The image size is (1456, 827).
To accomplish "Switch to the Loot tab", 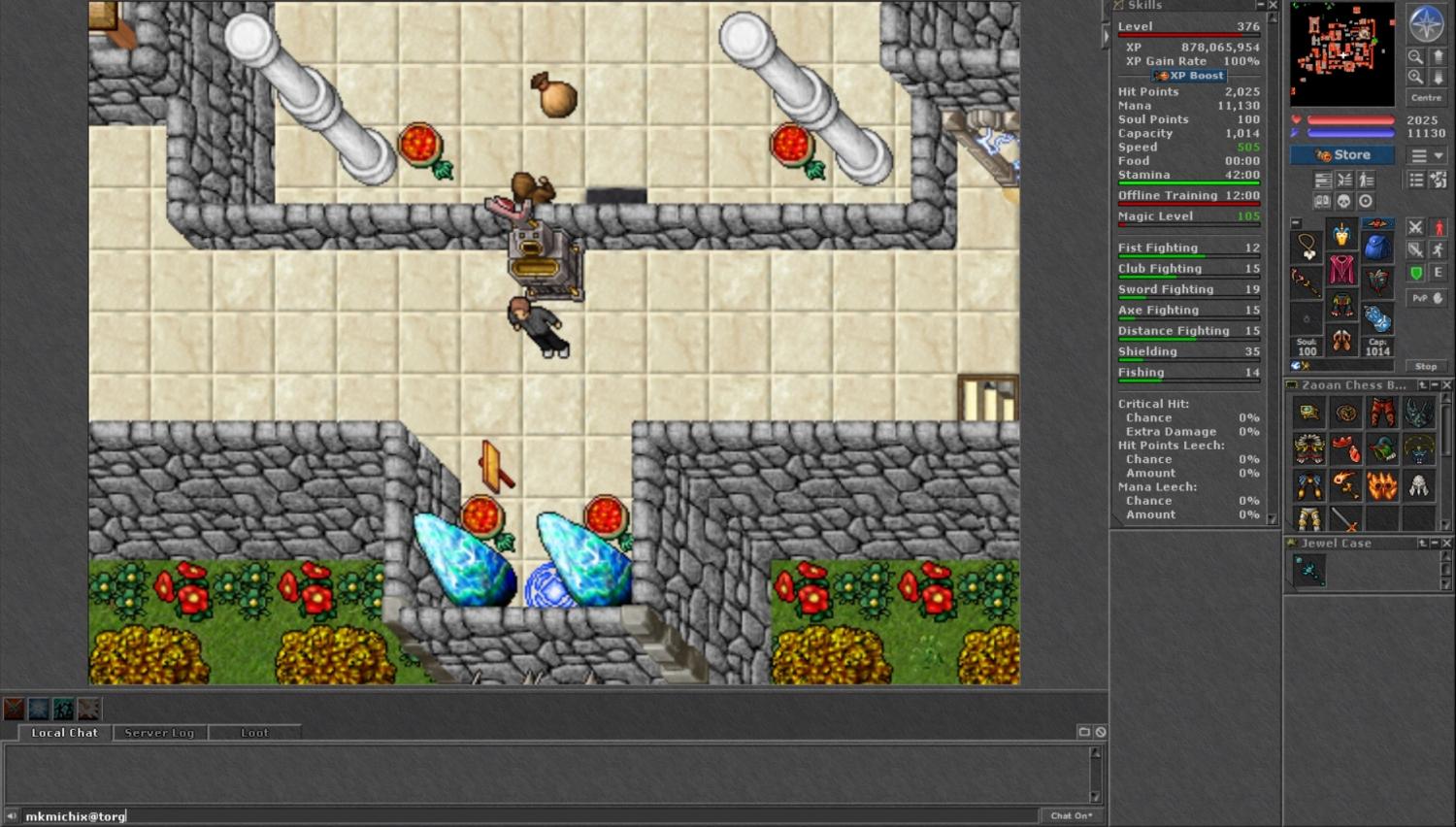I will click(x=254, y=733).
